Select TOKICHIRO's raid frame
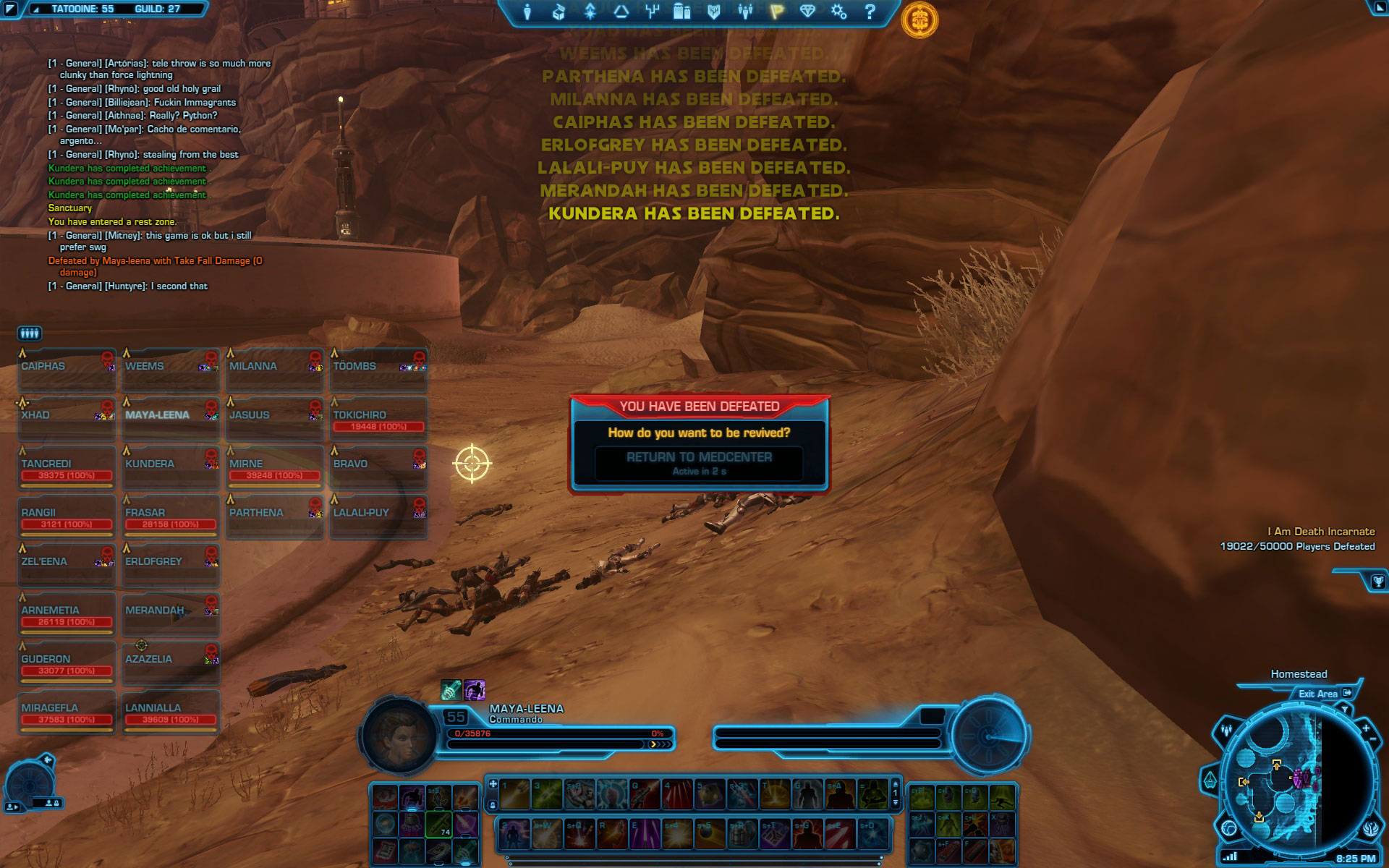Image resolution: width=1389 pixels, height=868 pixels. pos(378,420)
